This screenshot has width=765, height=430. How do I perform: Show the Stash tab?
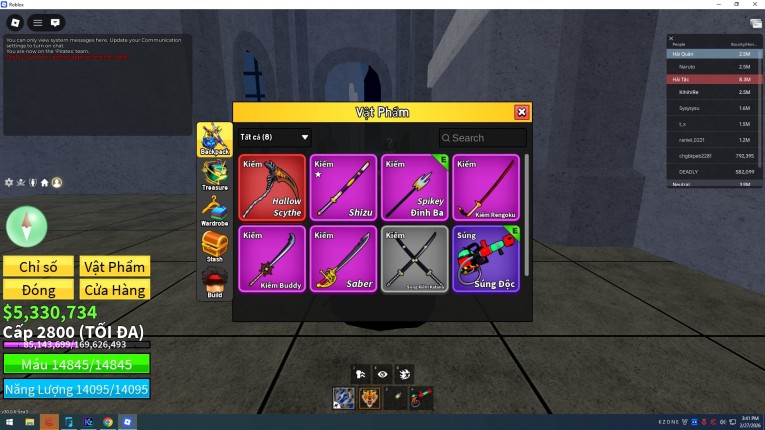click(x=214, y=246)
